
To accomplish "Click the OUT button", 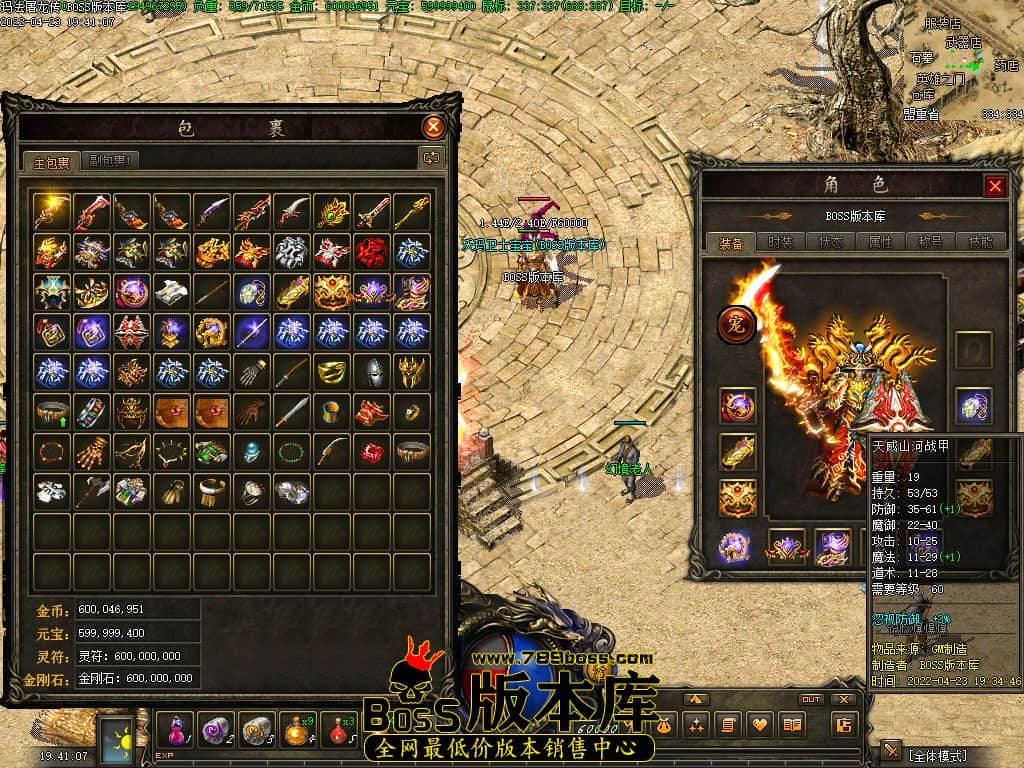I will (810, 699).
